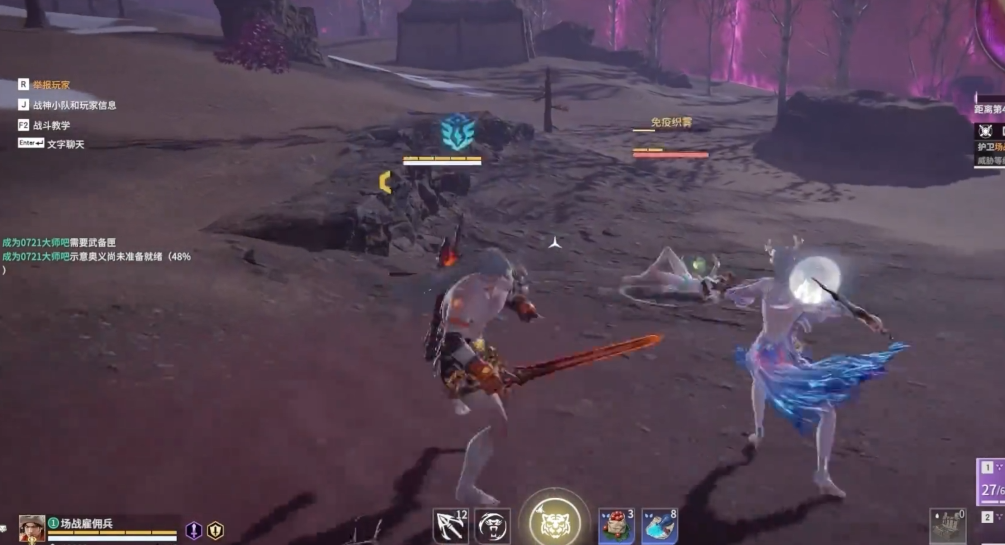
Task: Use the blue consumable item with 8 left
Action: point(659,526)
